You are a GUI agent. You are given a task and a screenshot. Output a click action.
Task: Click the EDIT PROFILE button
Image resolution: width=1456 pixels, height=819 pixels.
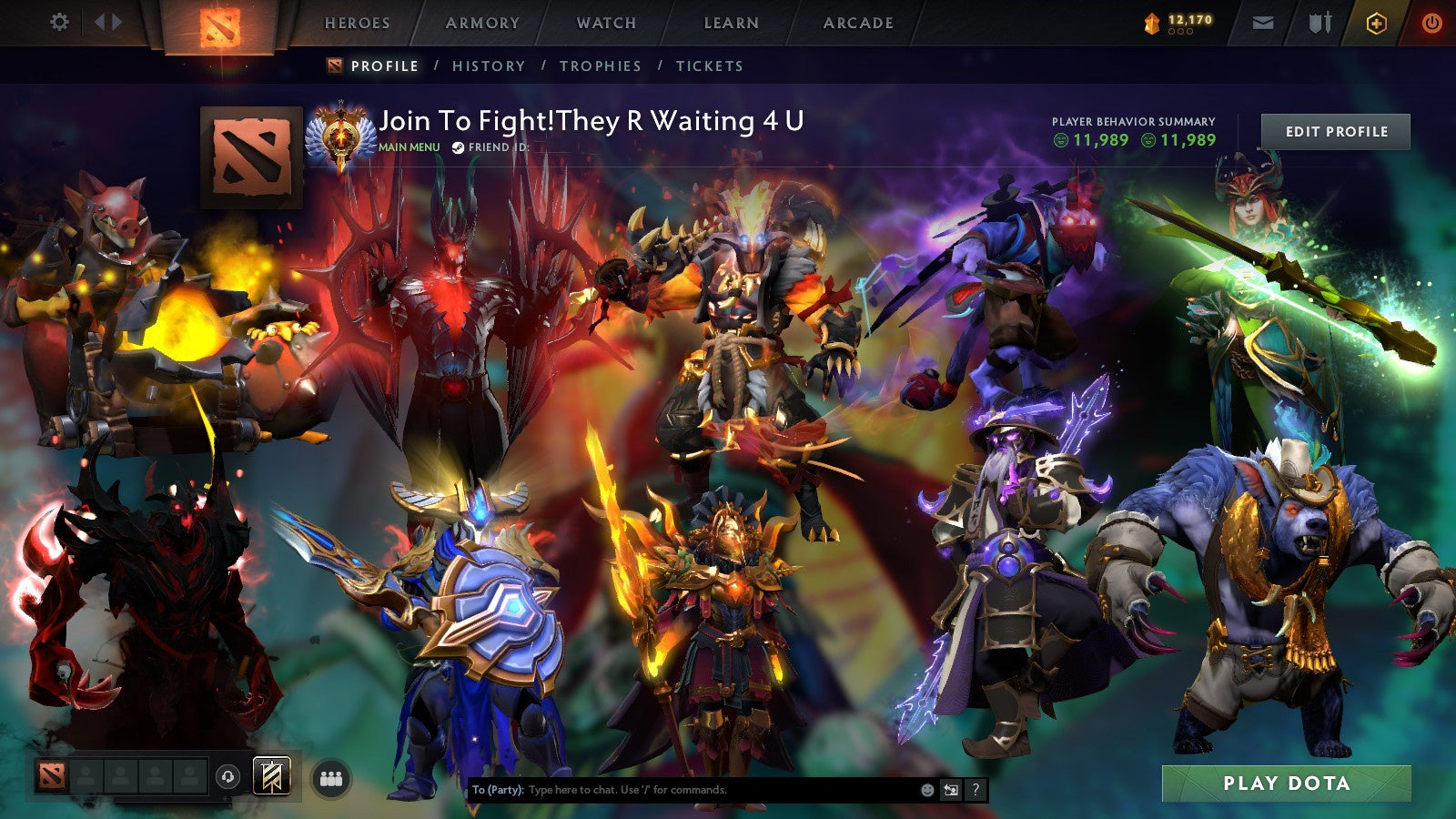(x=1334, y=131)
